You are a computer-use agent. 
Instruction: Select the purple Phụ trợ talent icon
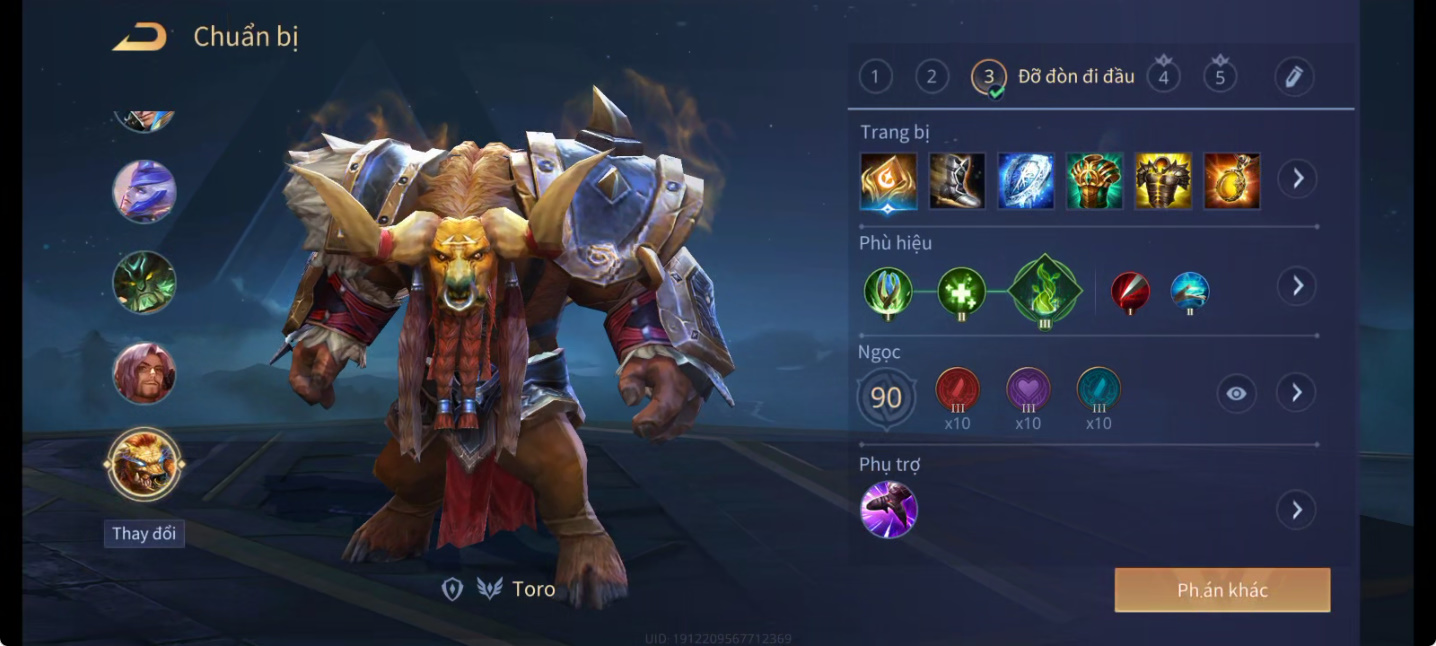(x=889, y=509)
